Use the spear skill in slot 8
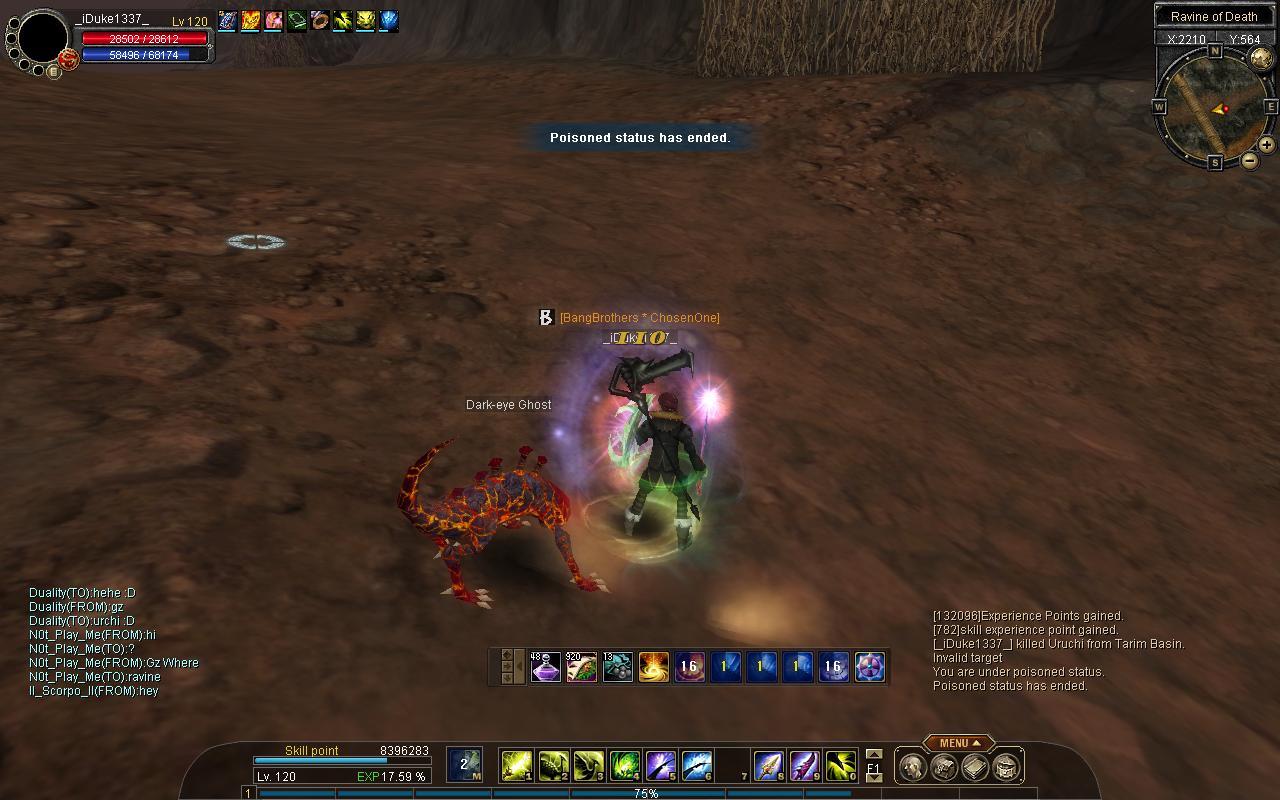Image resolution: width=1280 pixels, height=800 pixels. pos(768,766)
